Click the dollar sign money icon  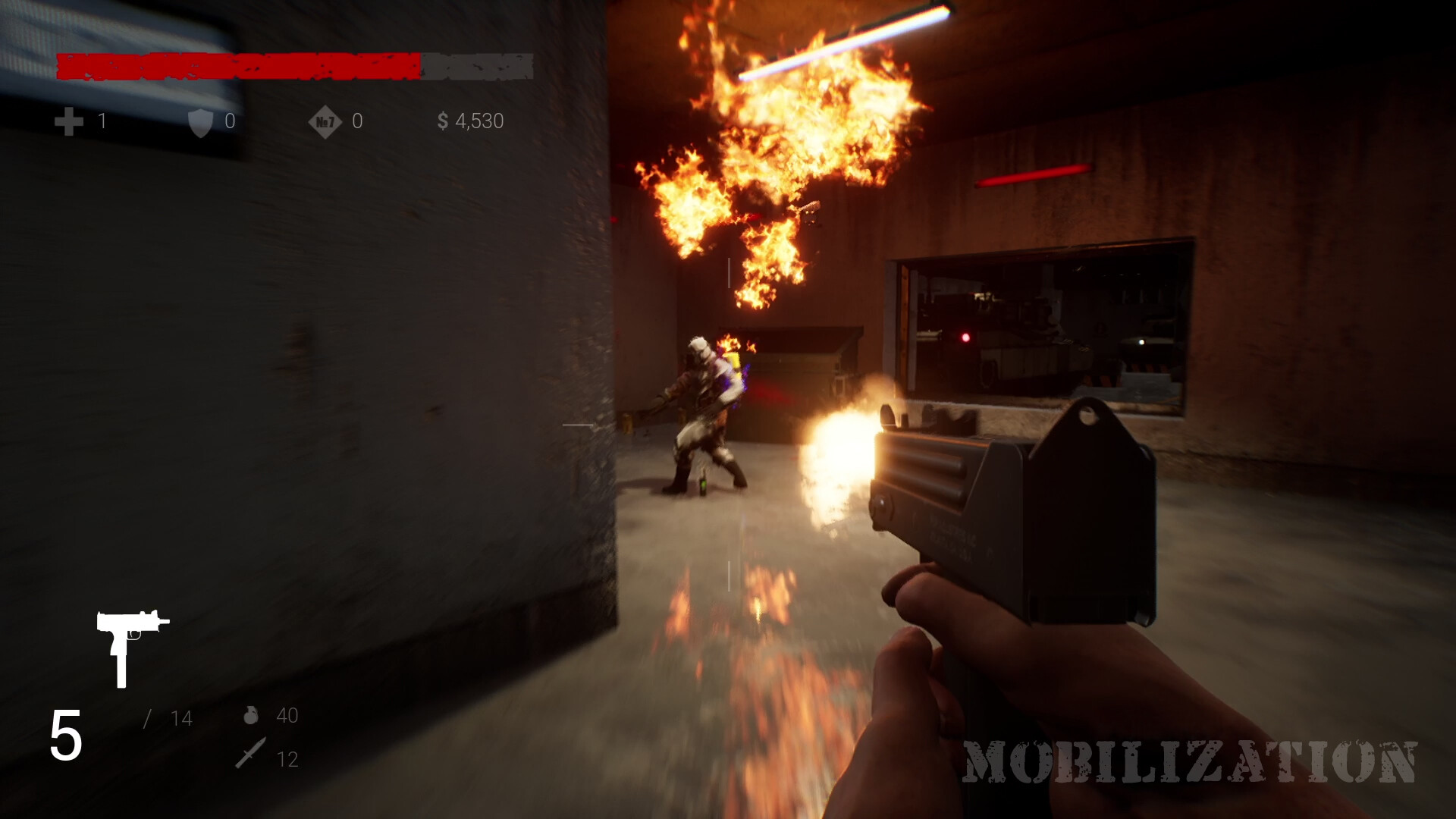(x=442, y=120)
